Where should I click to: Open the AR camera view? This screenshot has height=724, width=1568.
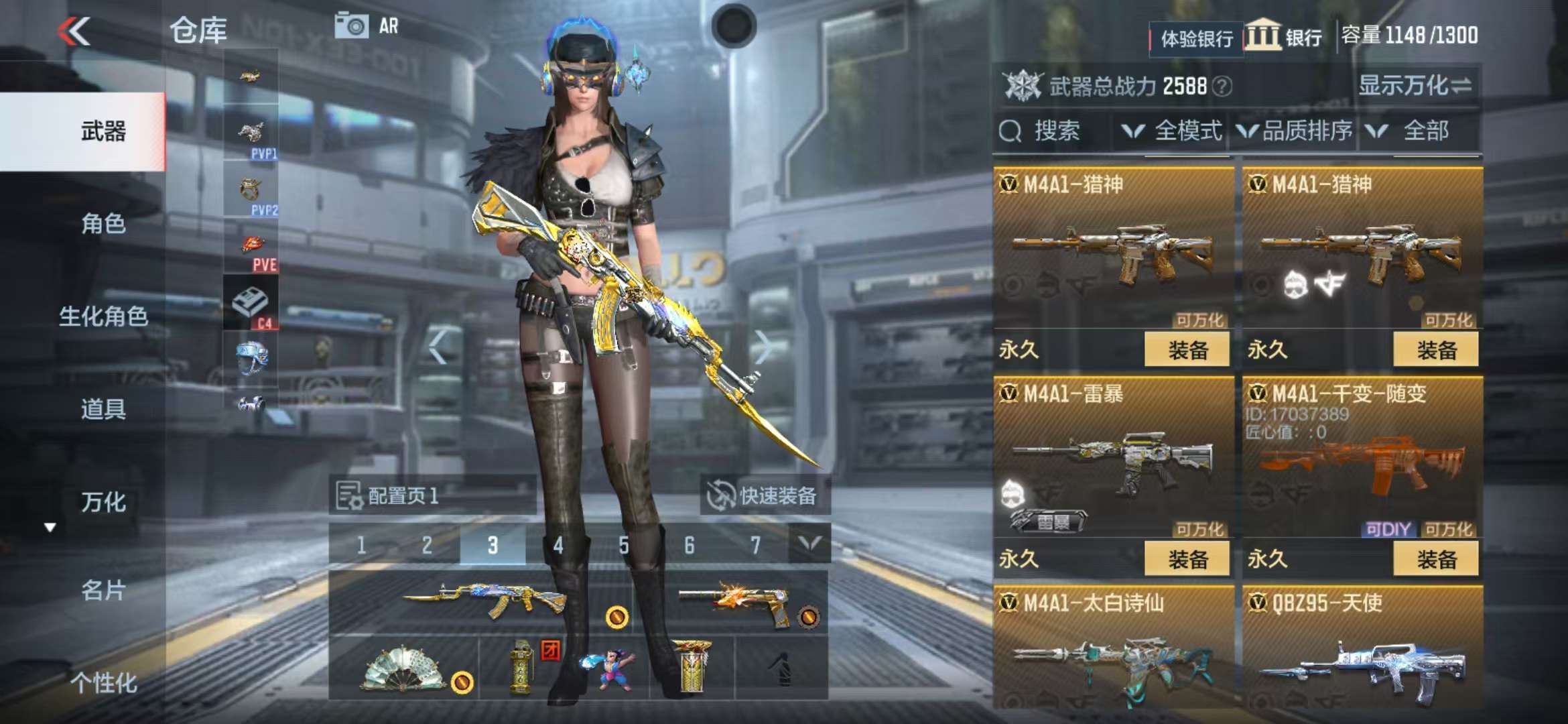click(366, 26)
